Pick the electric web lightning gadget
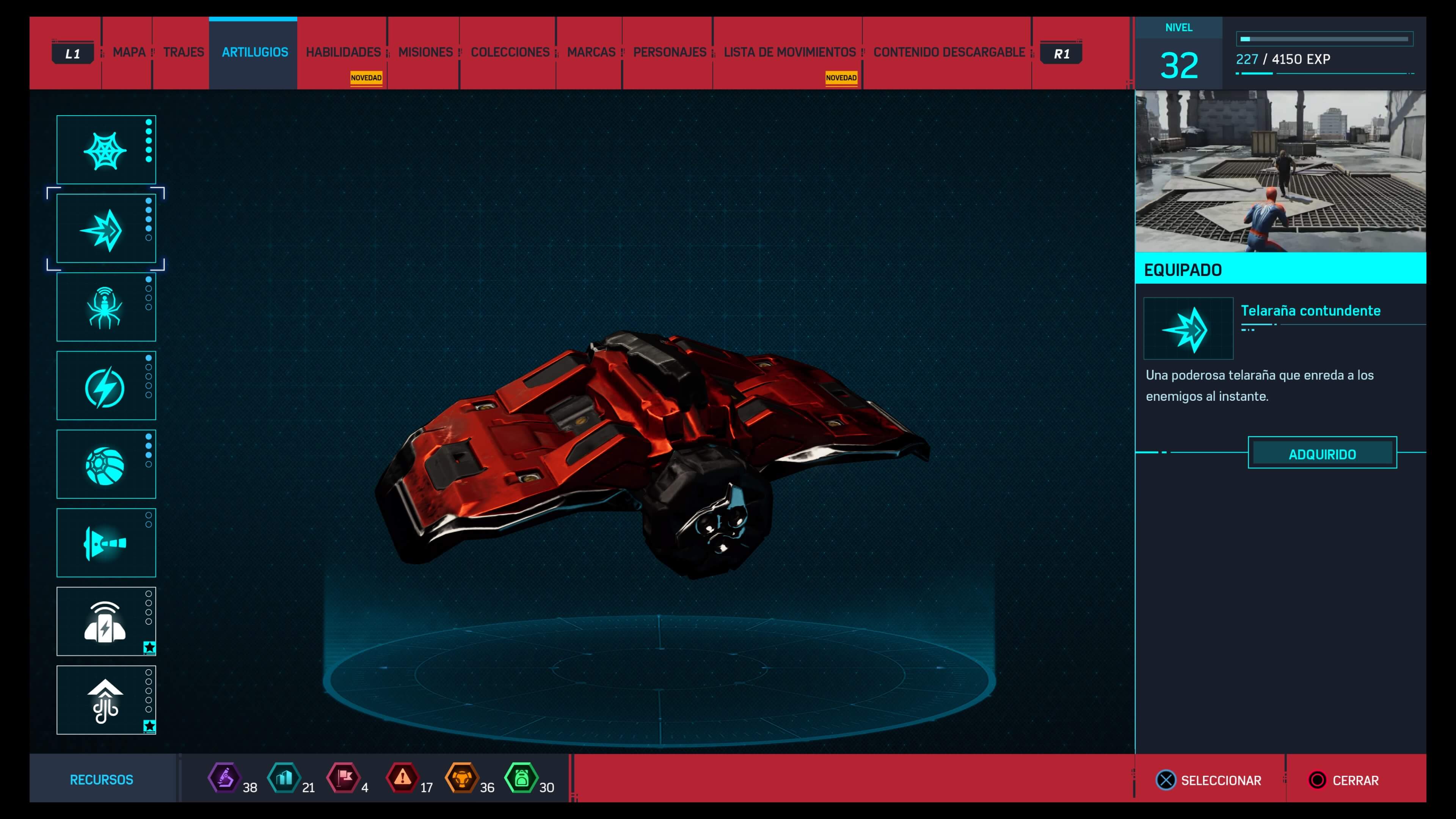Image resolution: width=1456 pixels, height=819 pixels. 106,386
